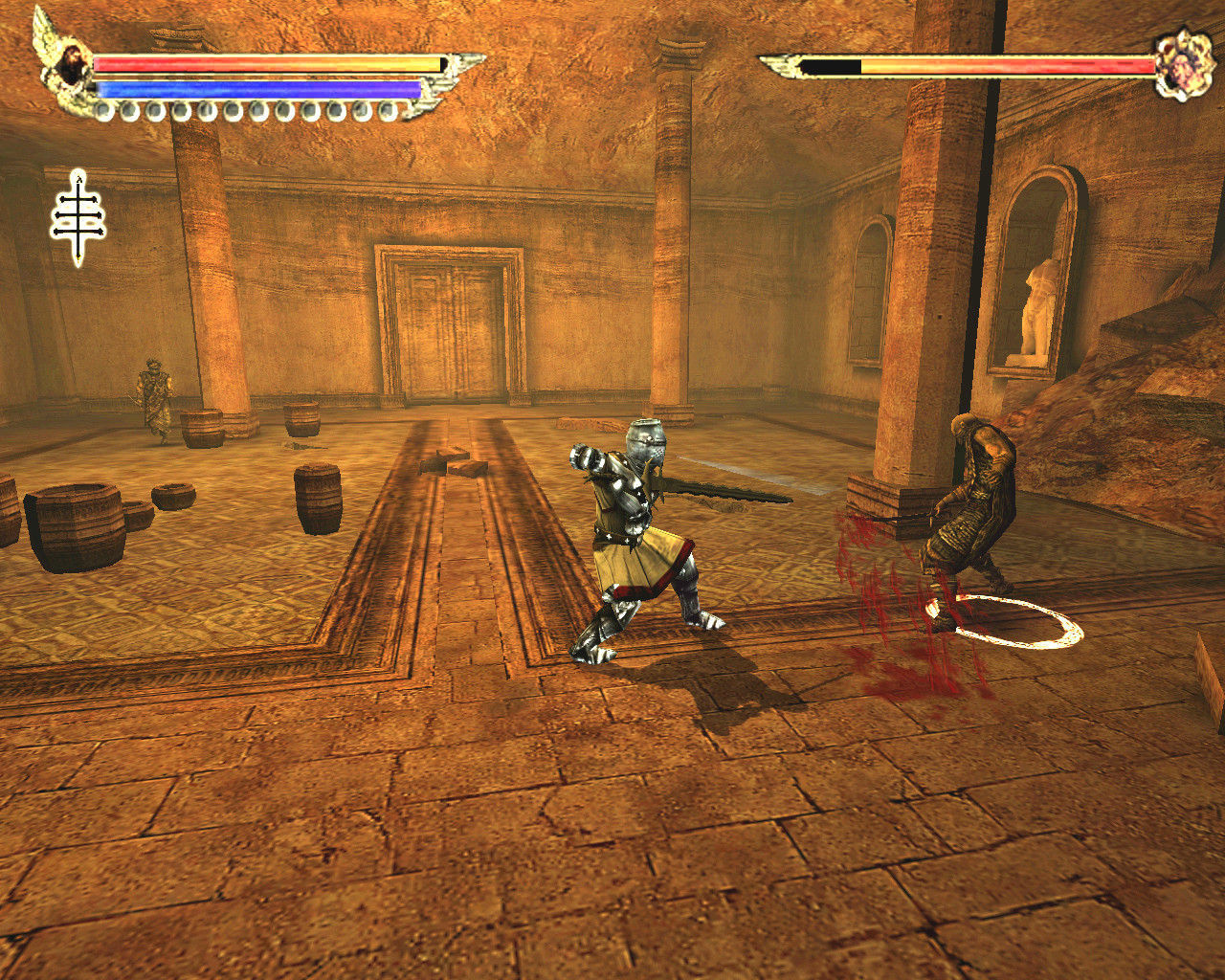Select the first round pip under the mana bar
The height and width of the screenshot is (980, 1225).
tap(105, 109)
